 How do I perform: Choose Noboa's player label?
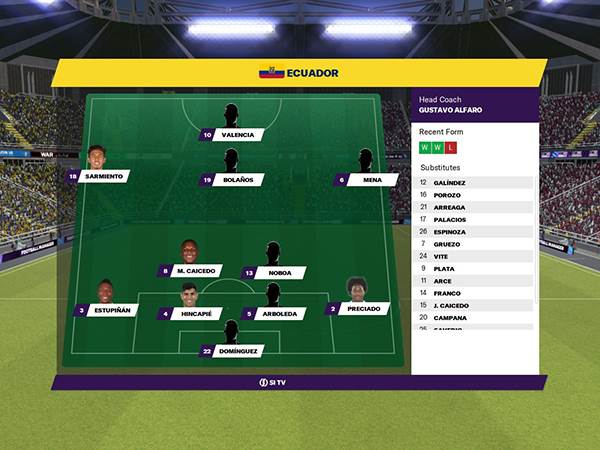point(278,273)
